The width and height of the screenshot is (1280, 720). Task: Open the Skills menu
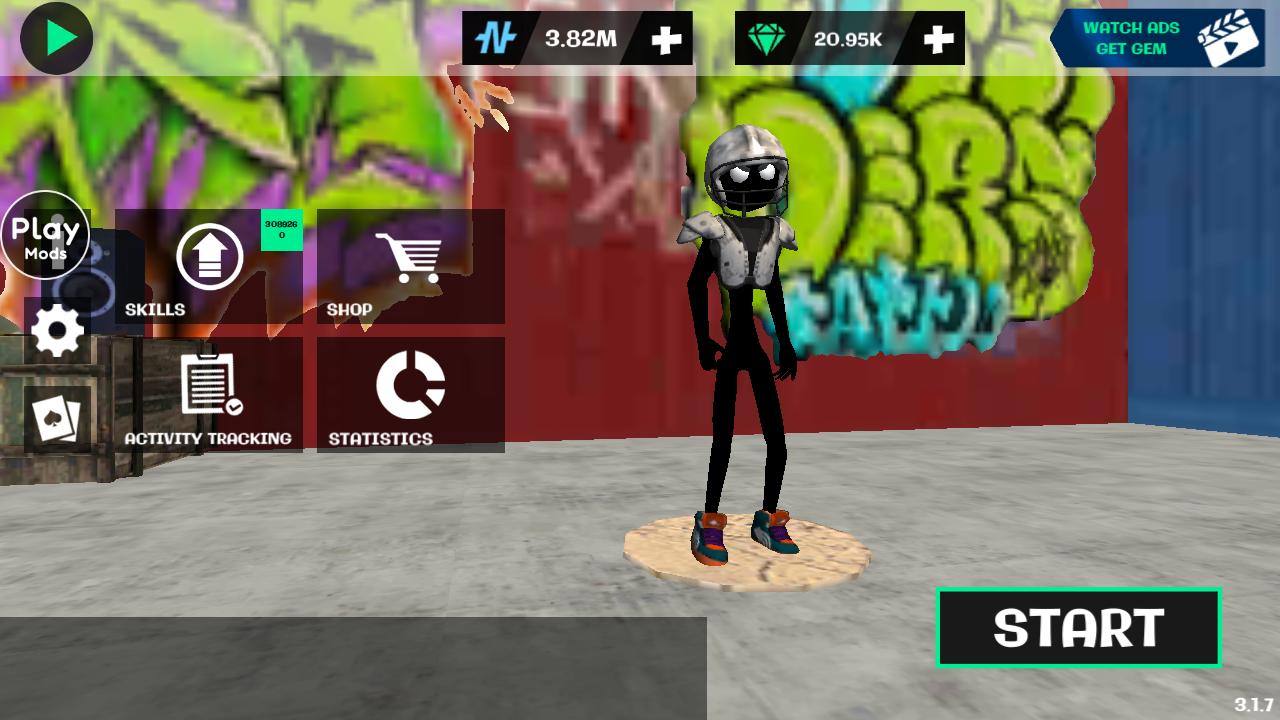tap(209, 266)
